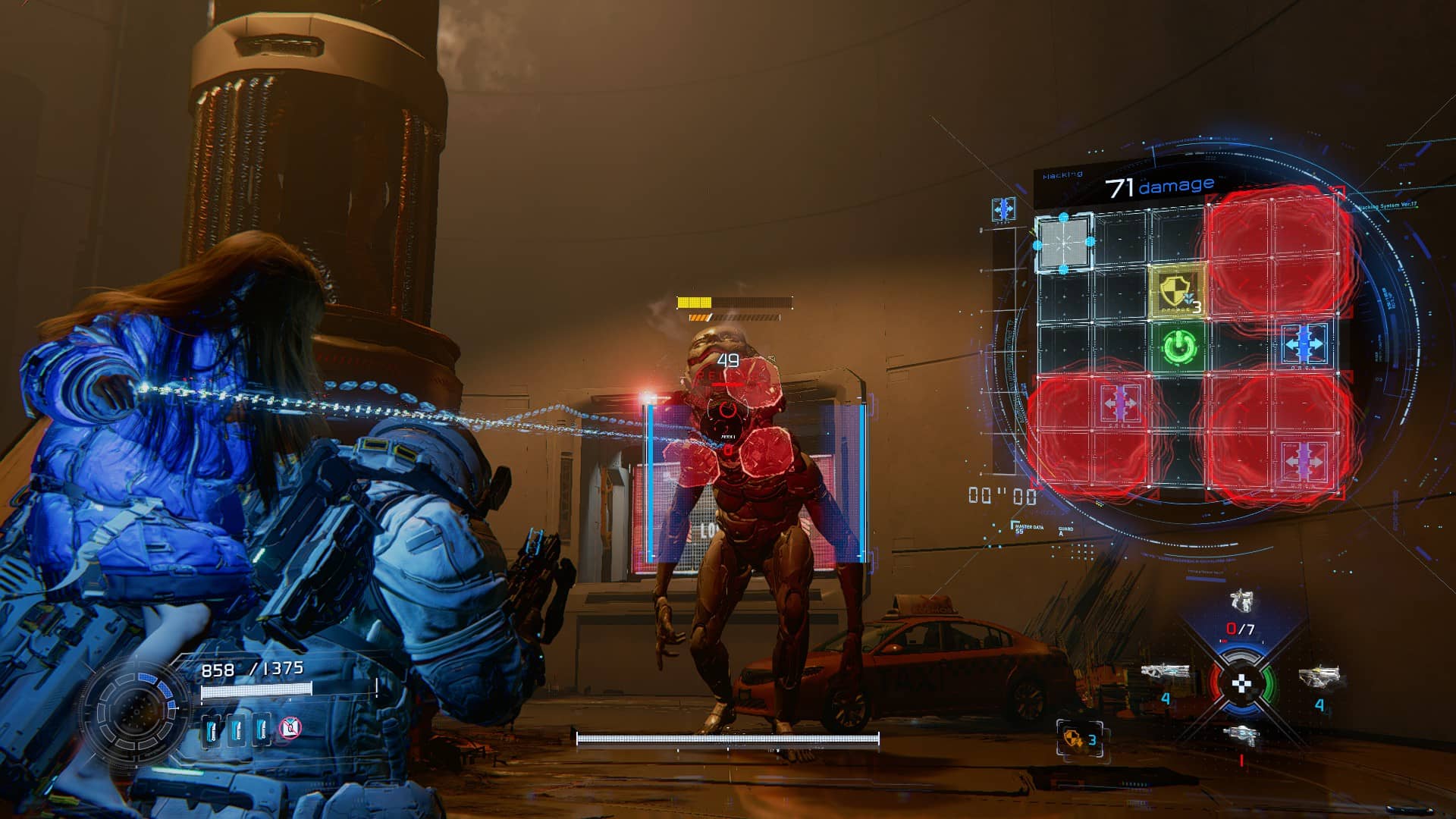Select the yellow shield tile on hacking grid

point(1177,290)
